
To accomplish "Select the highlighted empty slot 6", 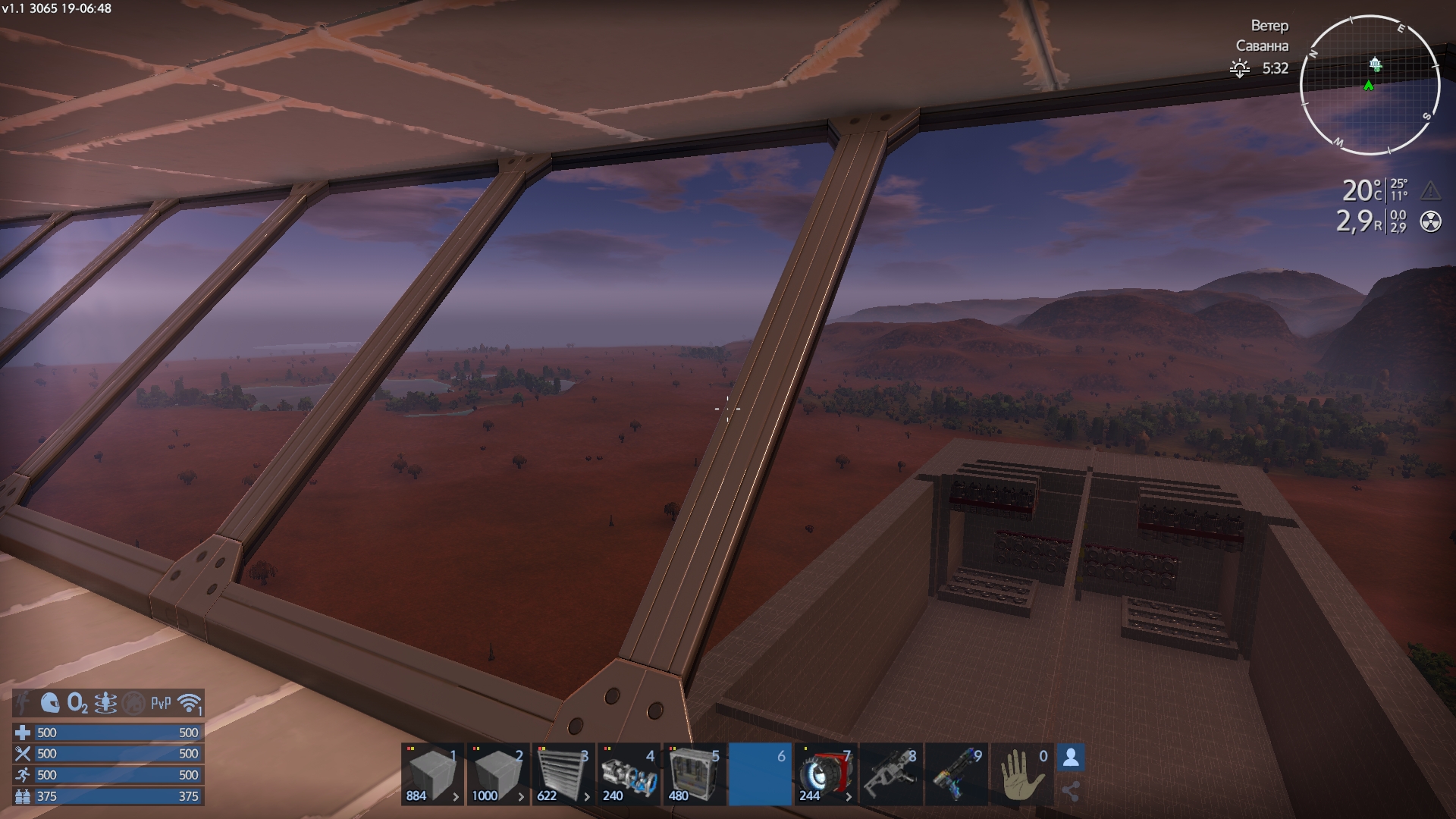I will 759,773.
